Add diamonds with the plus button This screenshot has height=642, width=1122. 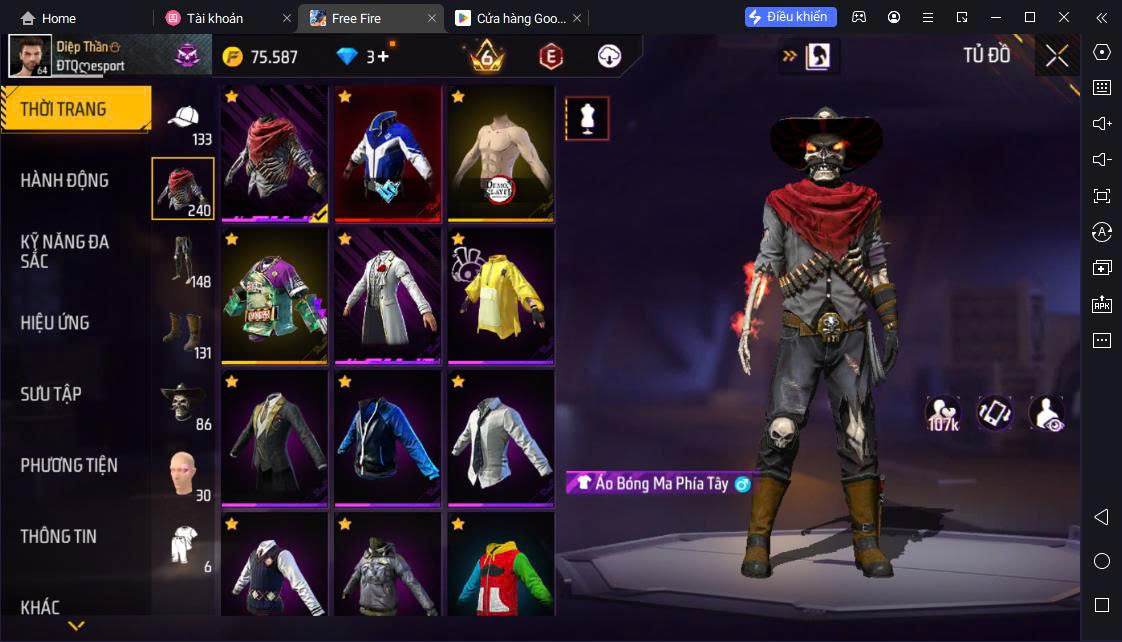[383, 57]
